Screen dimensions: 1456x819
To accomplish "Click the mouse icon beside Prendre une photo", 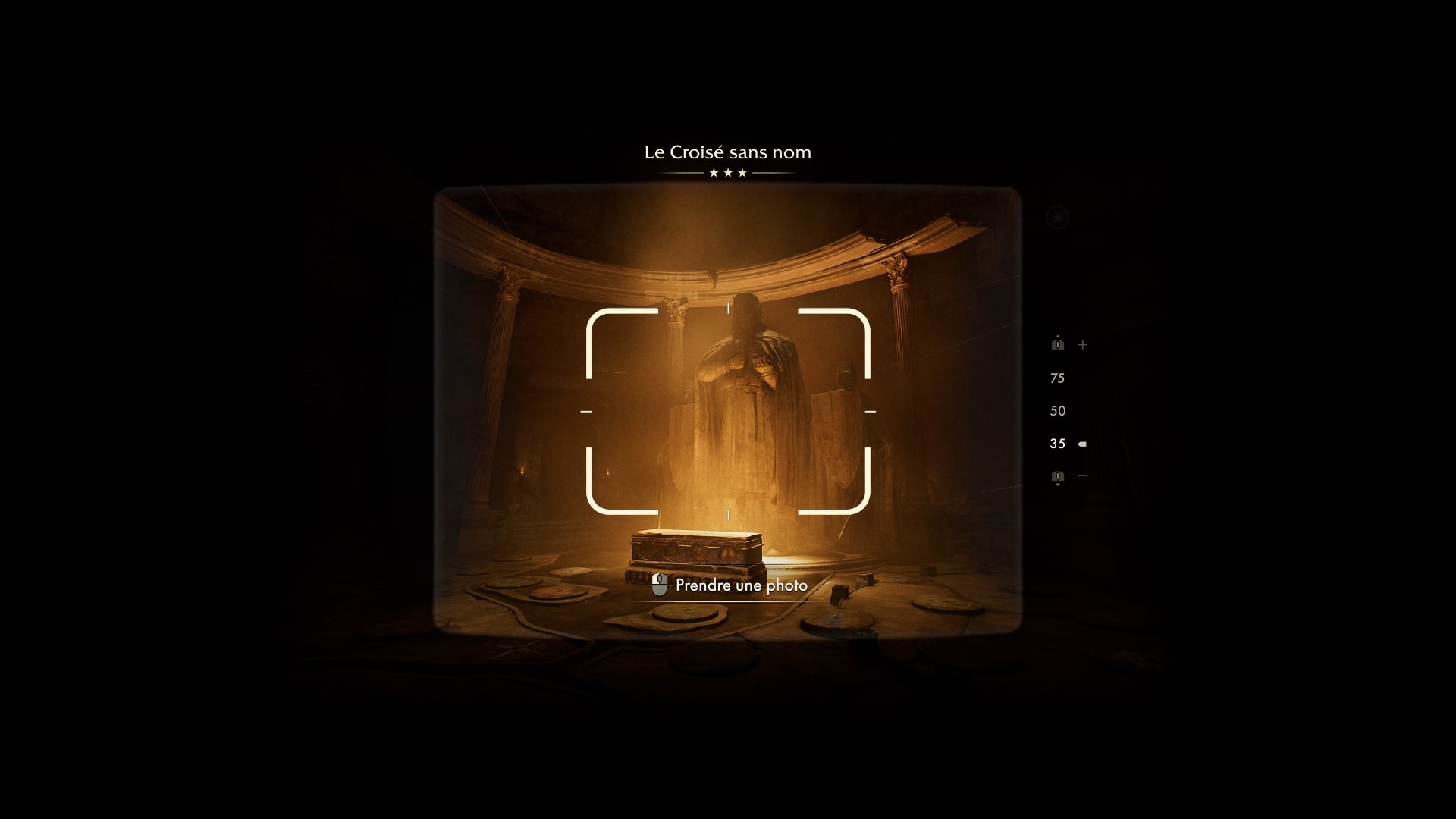I will point(659,585).
